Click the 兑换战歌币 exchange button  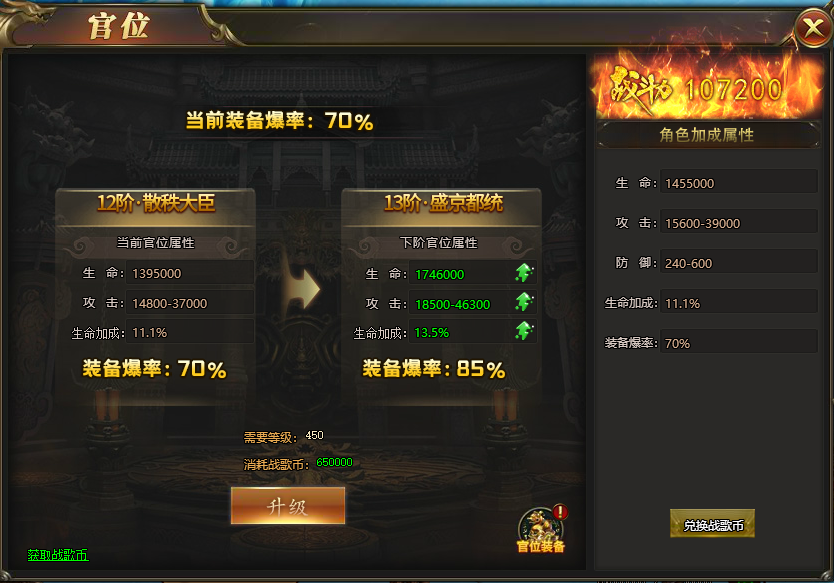pos(712,524)
